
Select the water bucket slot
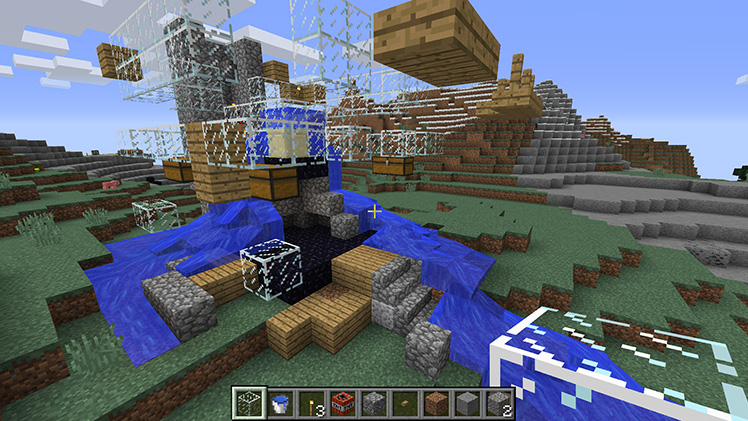[x=278, y=404]
